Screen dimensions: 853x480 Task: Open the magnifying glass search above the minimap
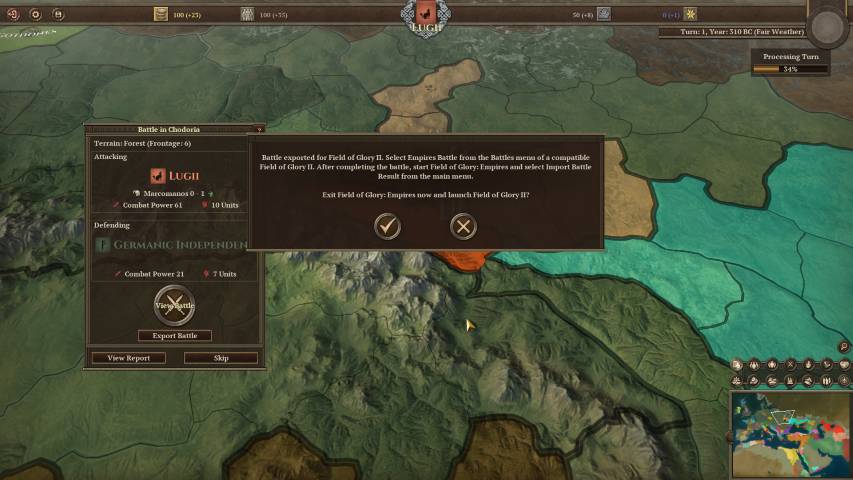tap(844, 347)
